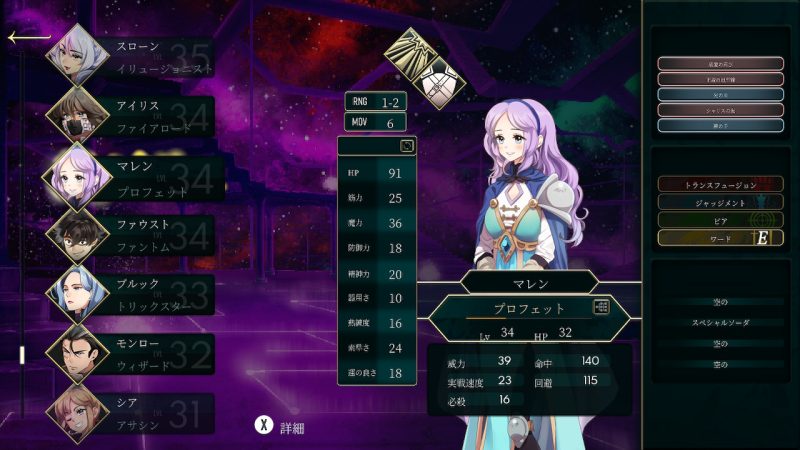Select スローン in the character list
This screenshot has width=800, height=450.
point(140,57)
